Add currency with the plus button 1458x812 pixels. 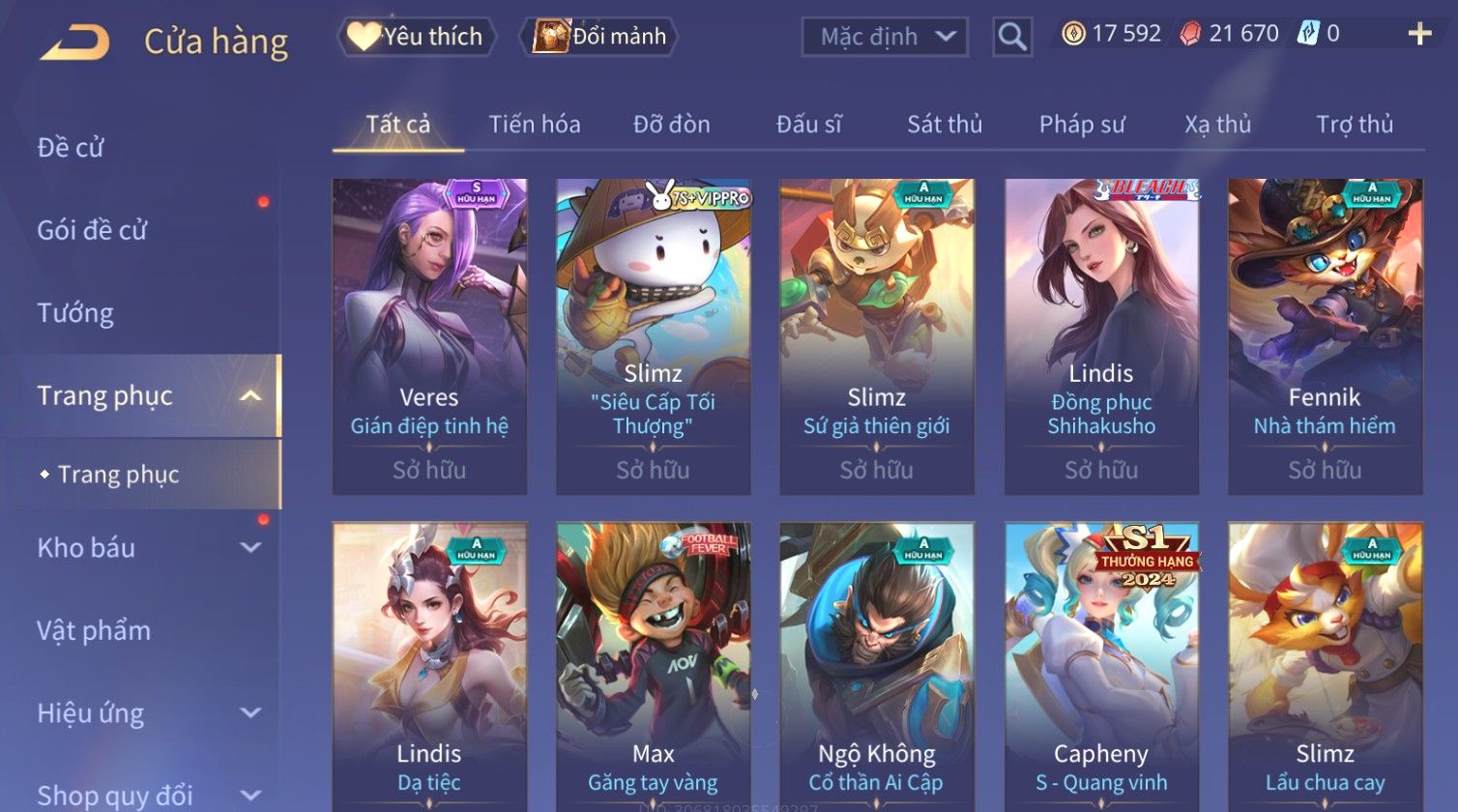[1418, 35]
